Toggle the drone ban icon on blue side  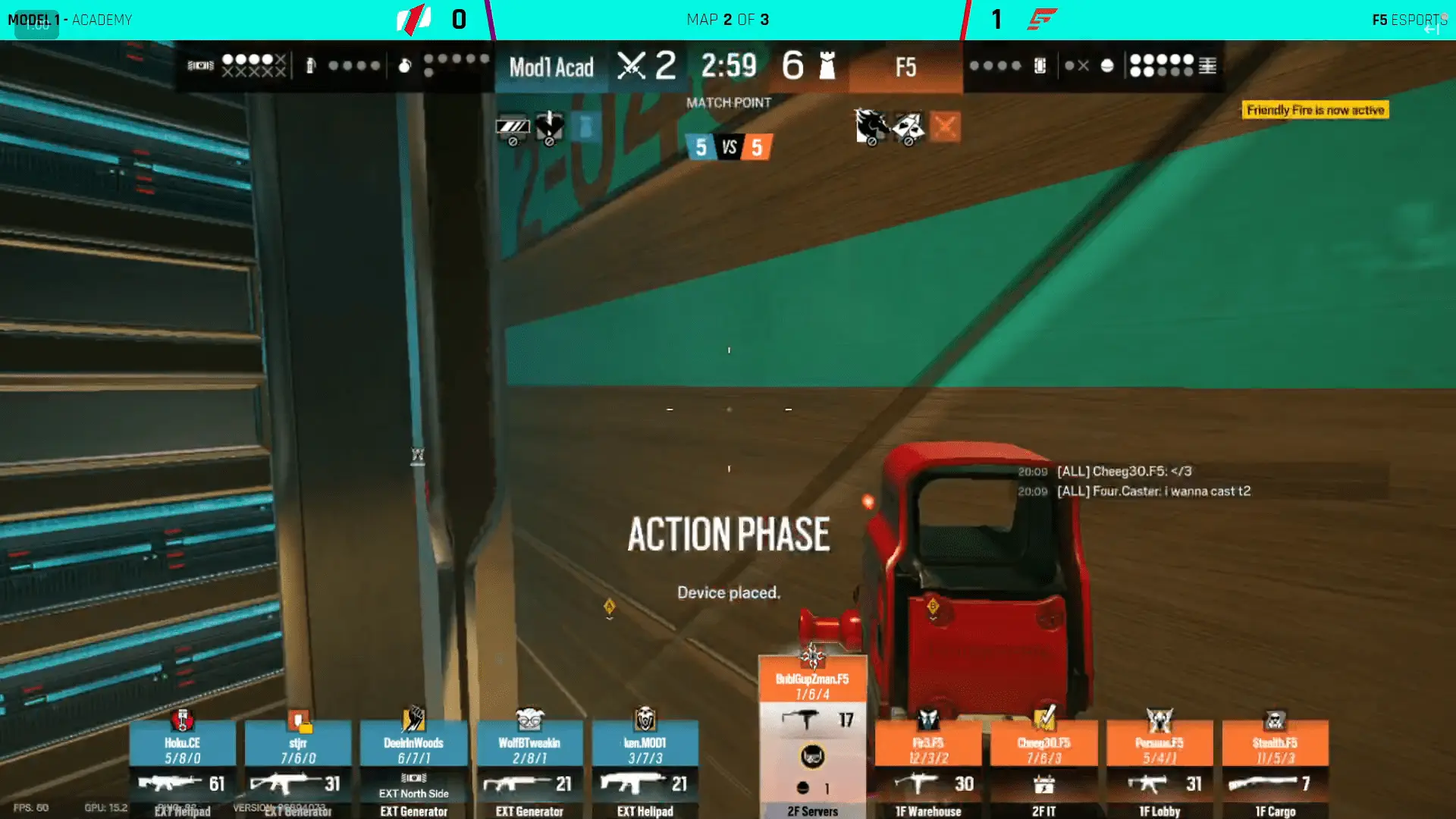click(513, 127)
